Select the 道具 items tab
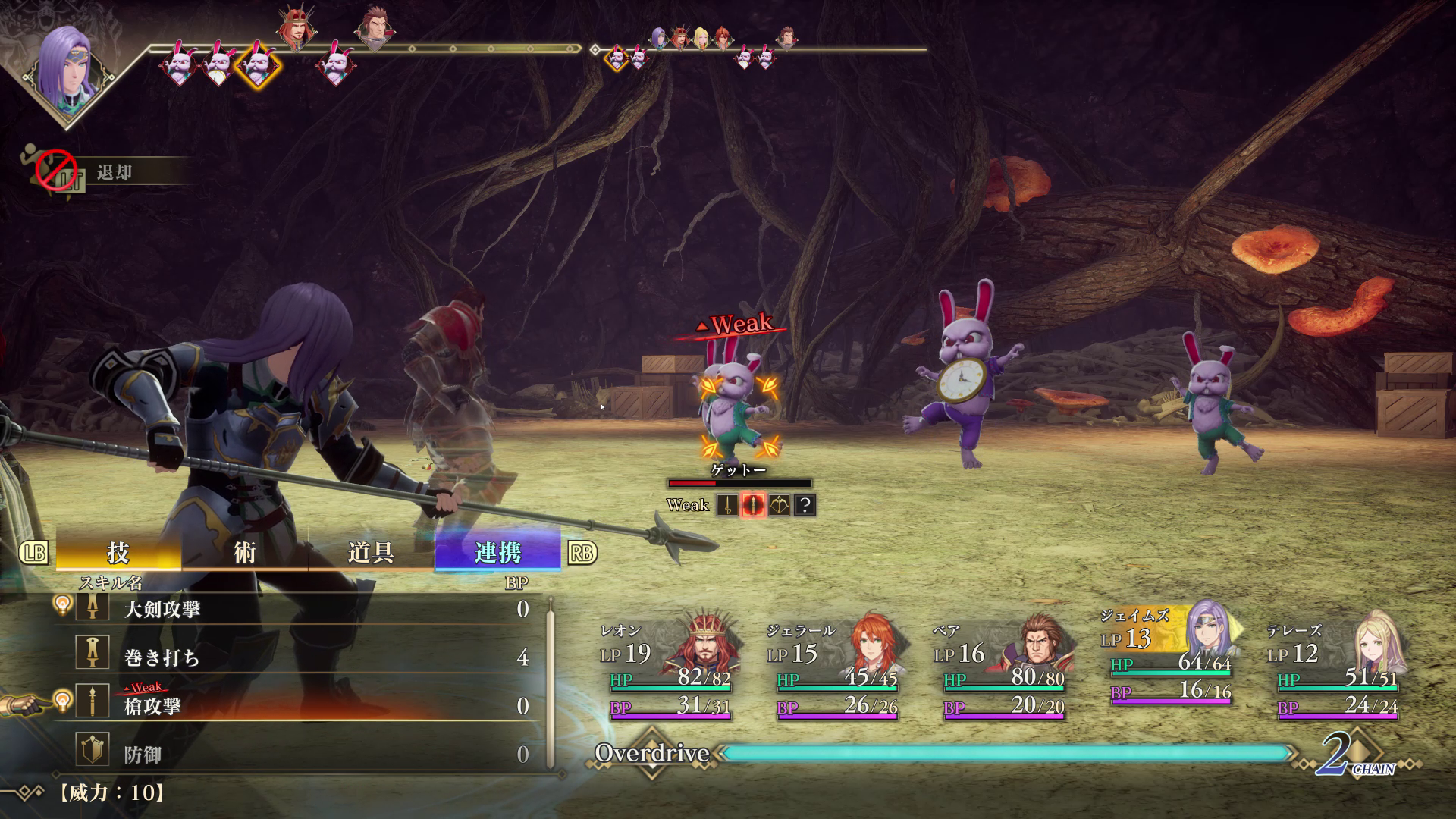 [371, 553]
